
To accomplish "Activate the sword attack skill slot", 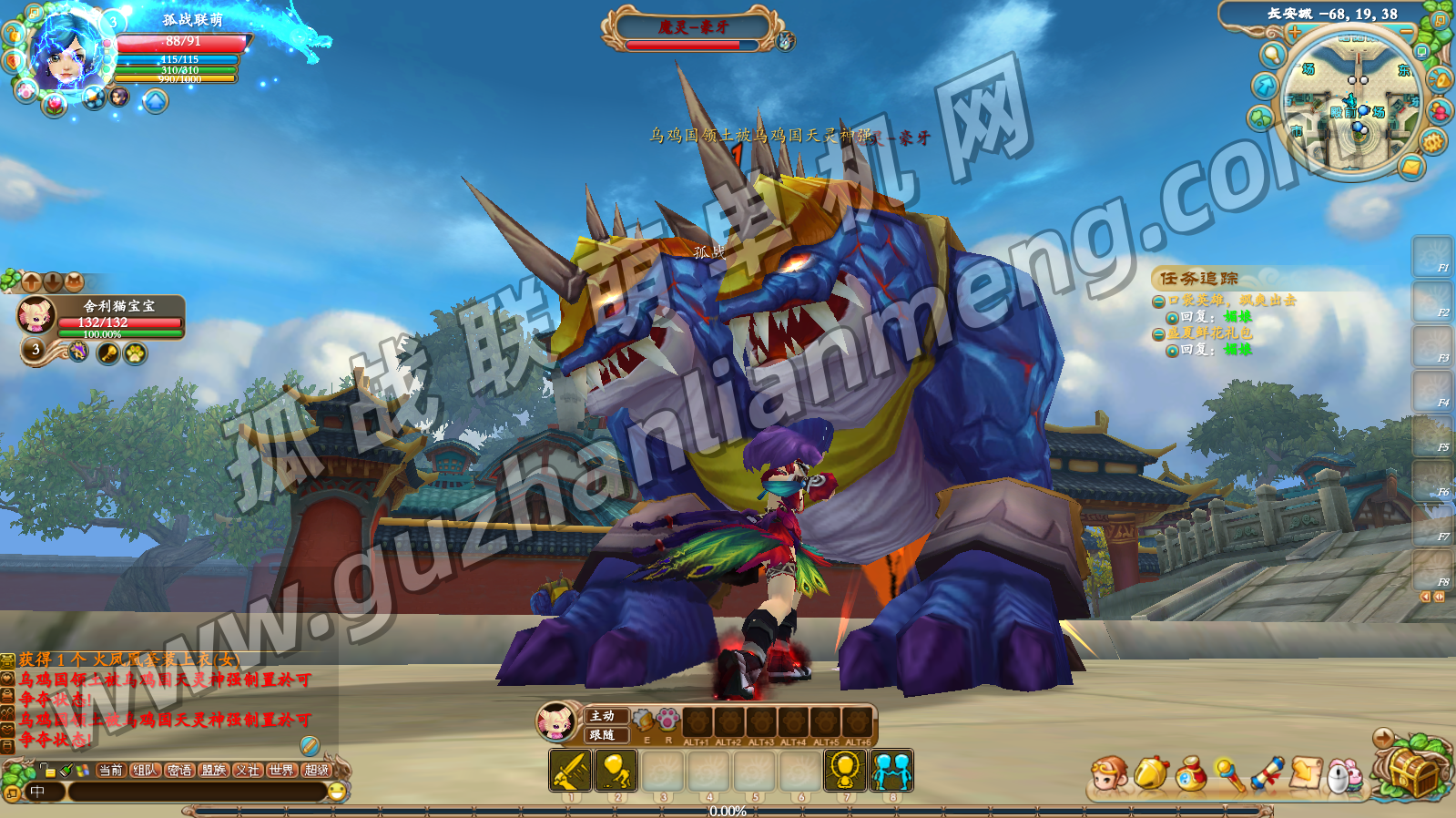I will click(571, 771).
